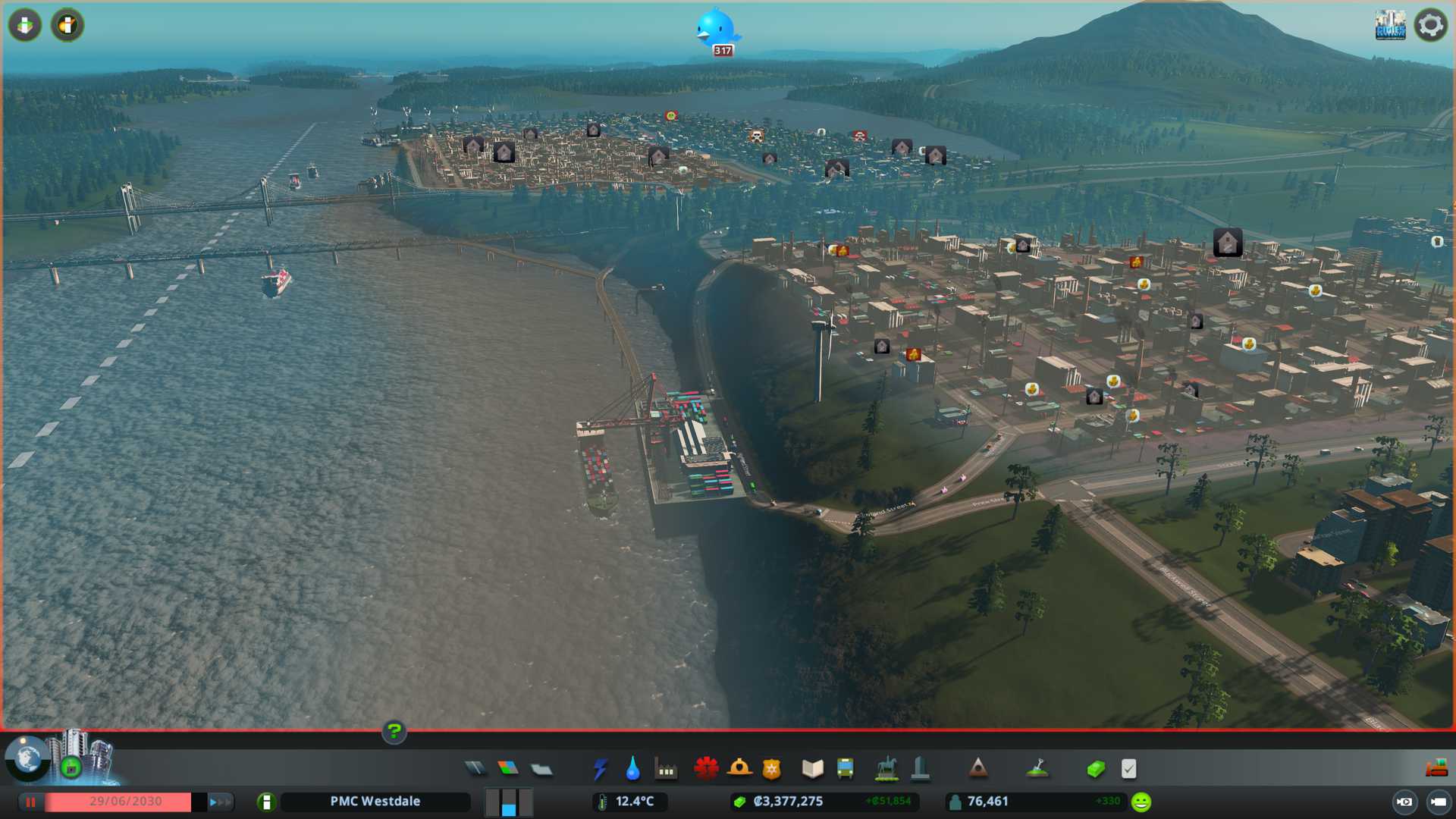Open the Roads build menu
Viewport: 1456px width, 819px height.
coord(475,769)
